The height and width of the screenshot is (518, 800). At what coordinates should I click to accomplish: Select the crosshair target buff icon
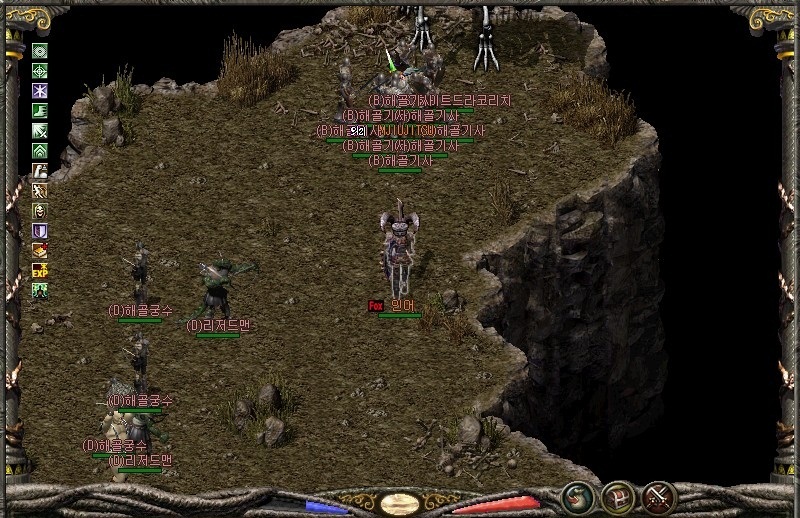point(40,70)
